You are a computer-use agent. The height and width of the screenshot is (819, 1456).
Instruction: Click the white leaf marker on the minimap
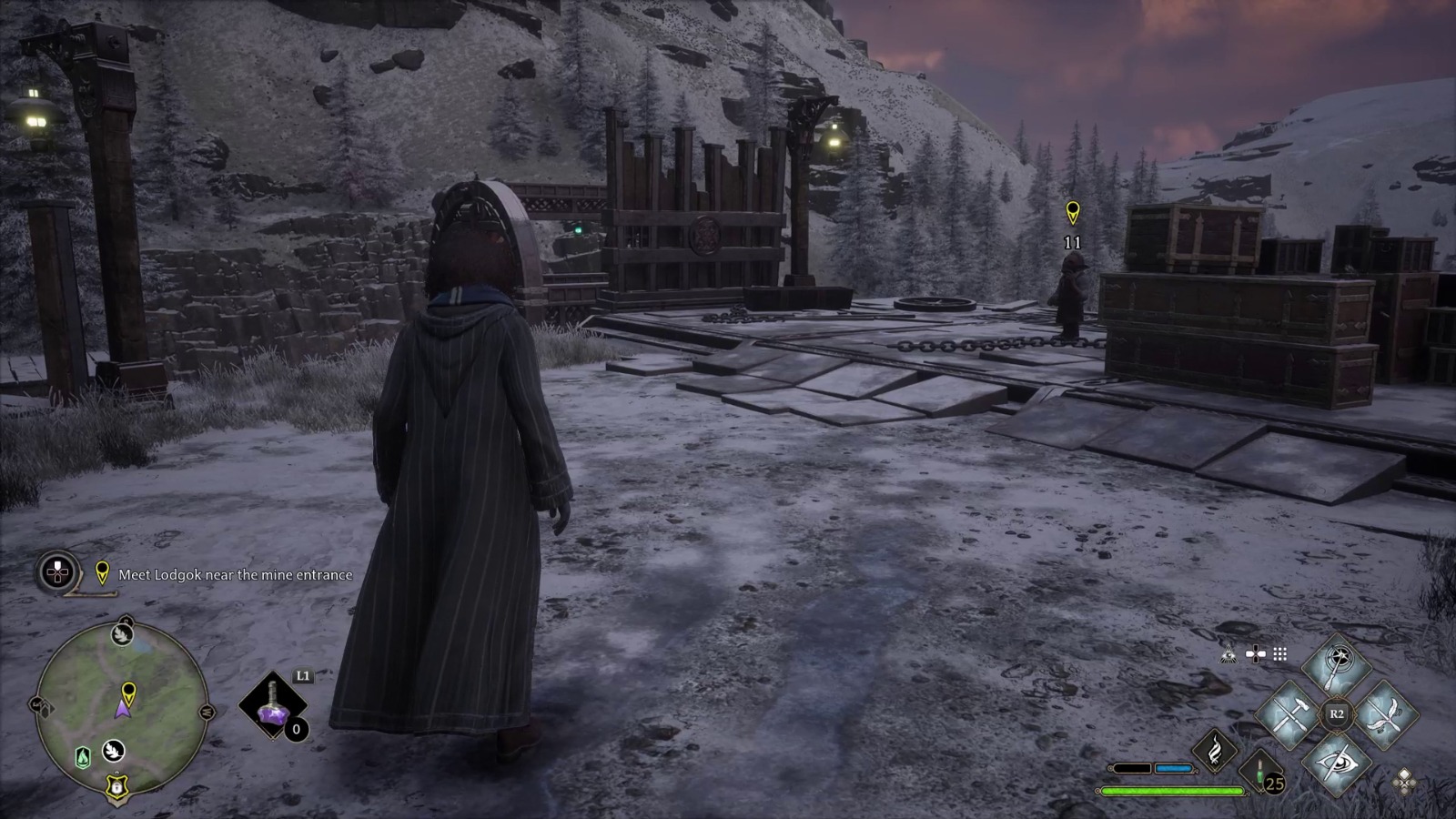pyautogui.click(x=112, y=751)
